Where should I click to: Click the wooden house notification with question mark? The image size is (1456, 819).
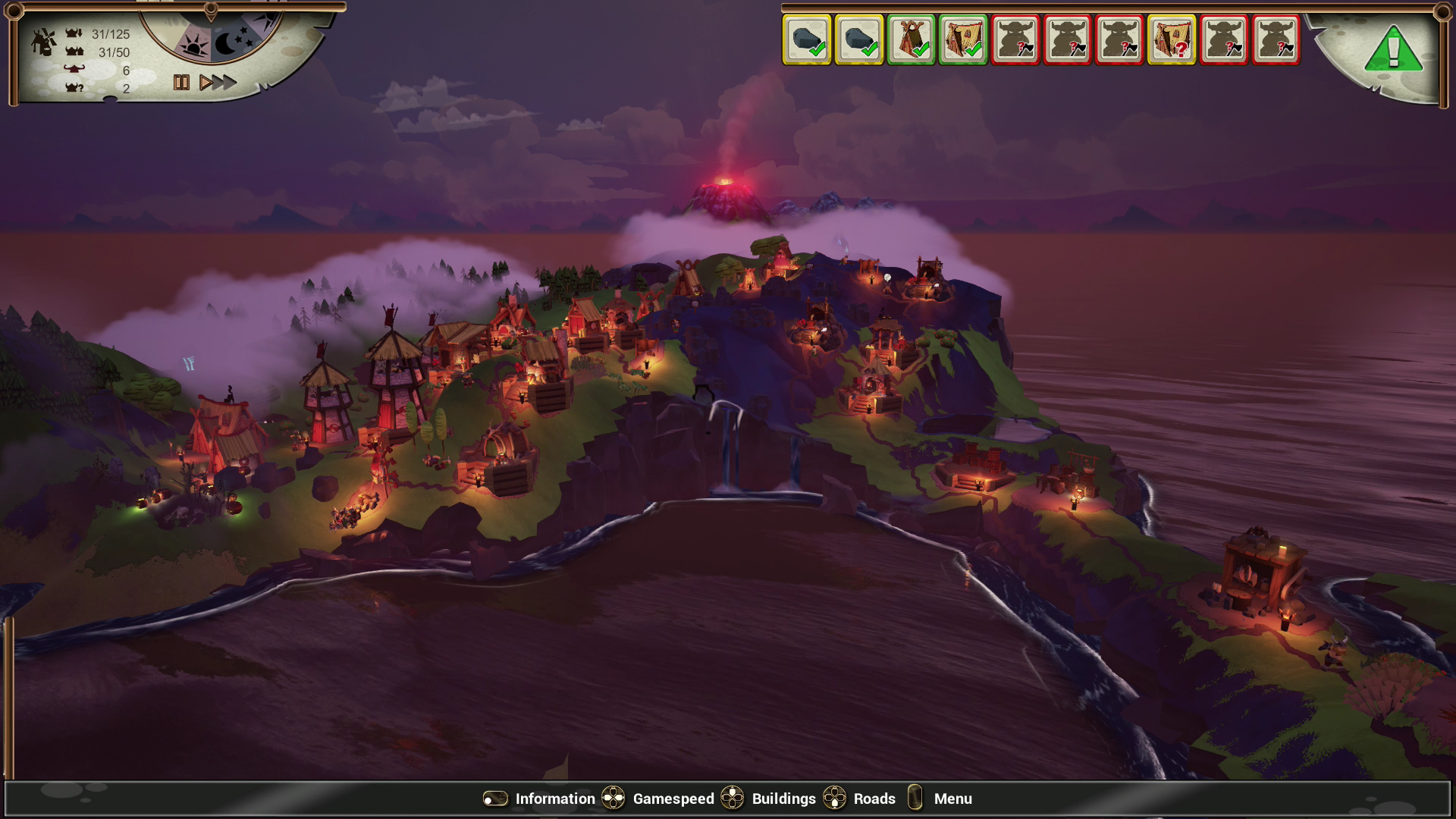[1172, 40]
